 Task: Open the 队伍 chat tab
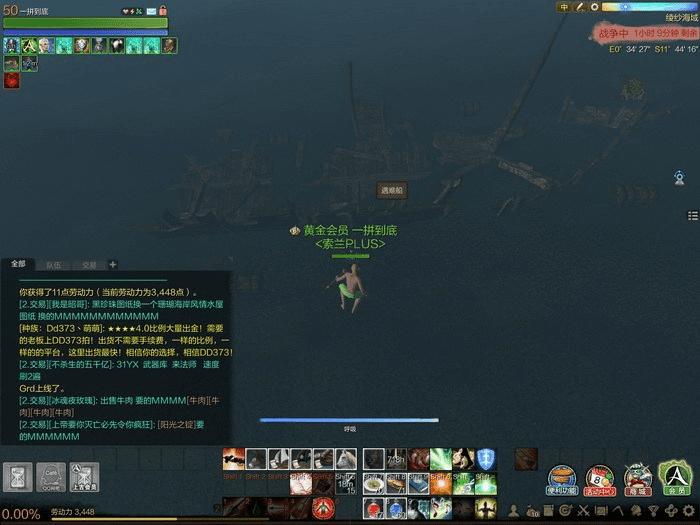point(53,265)
